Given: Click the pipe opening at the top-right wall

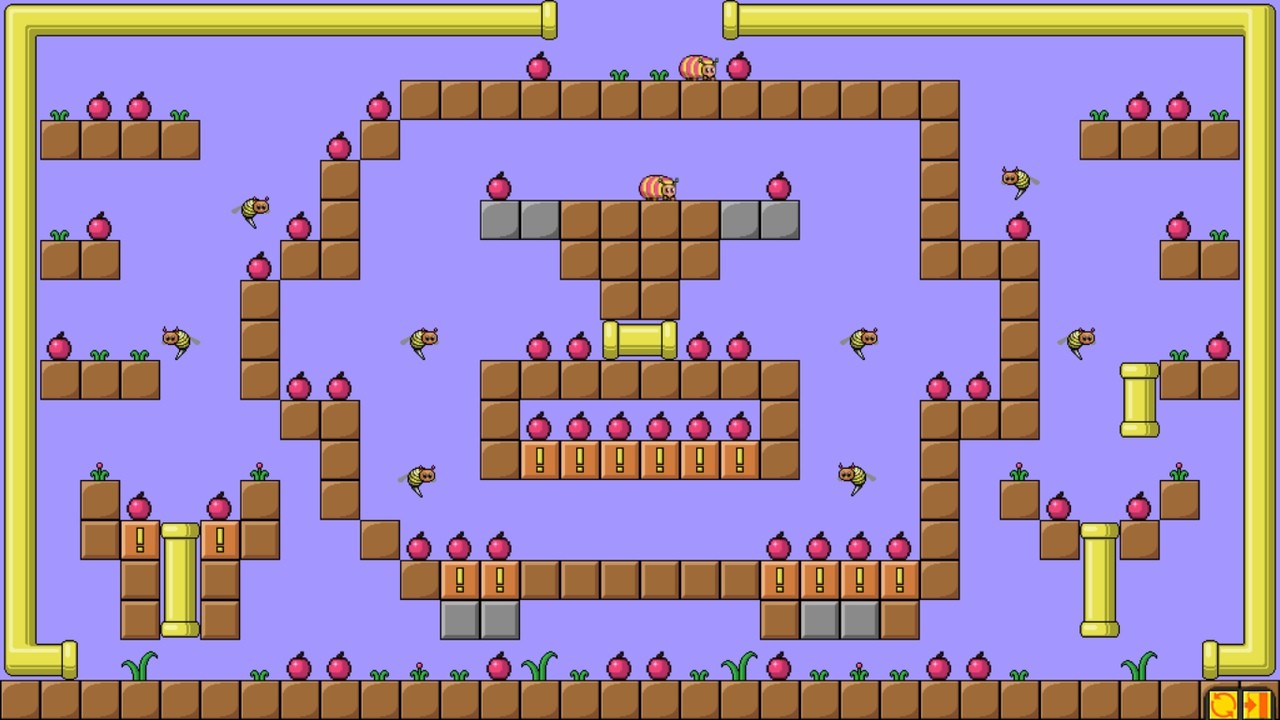Looking at the screenshot, I should 732,18.
